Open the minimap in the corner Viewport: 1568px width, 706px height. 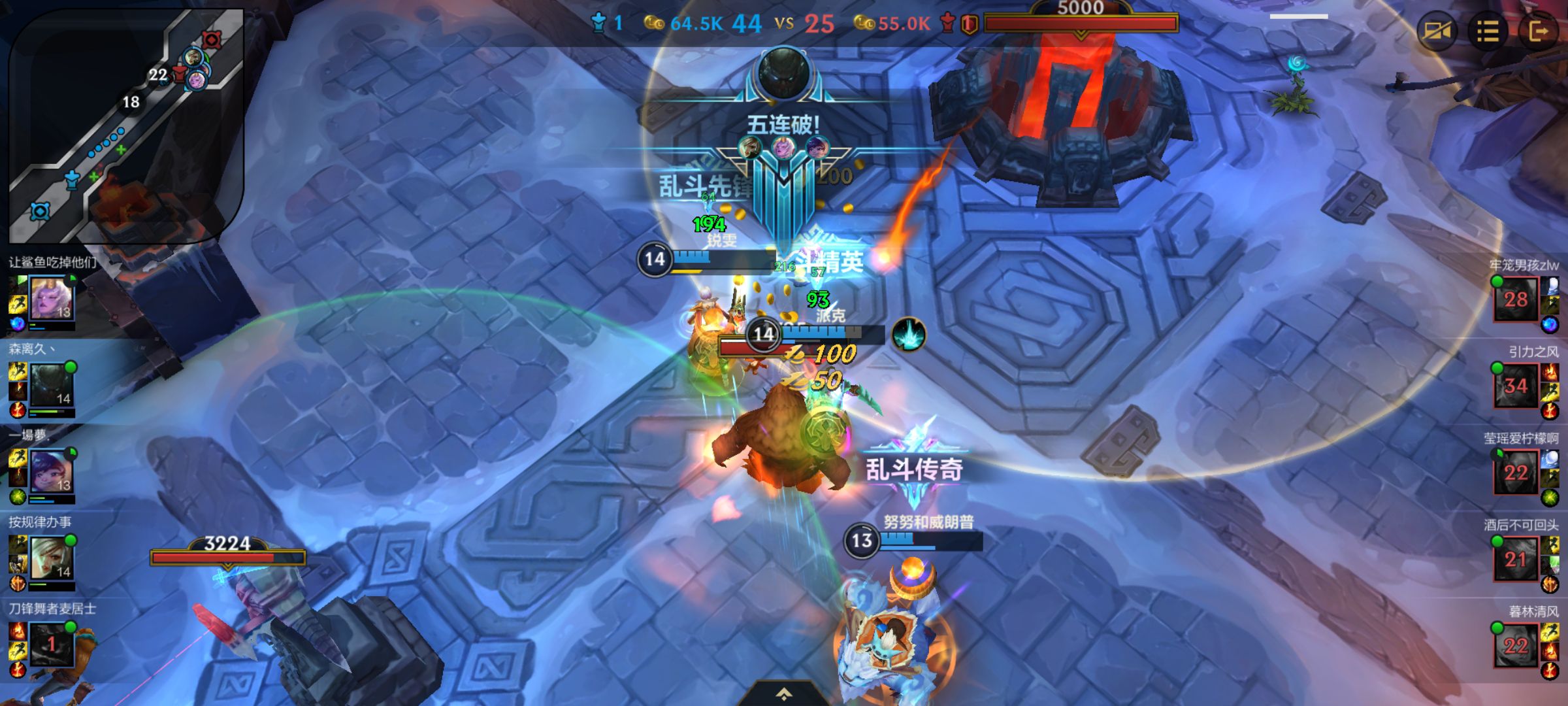click(x=126, y=124)
